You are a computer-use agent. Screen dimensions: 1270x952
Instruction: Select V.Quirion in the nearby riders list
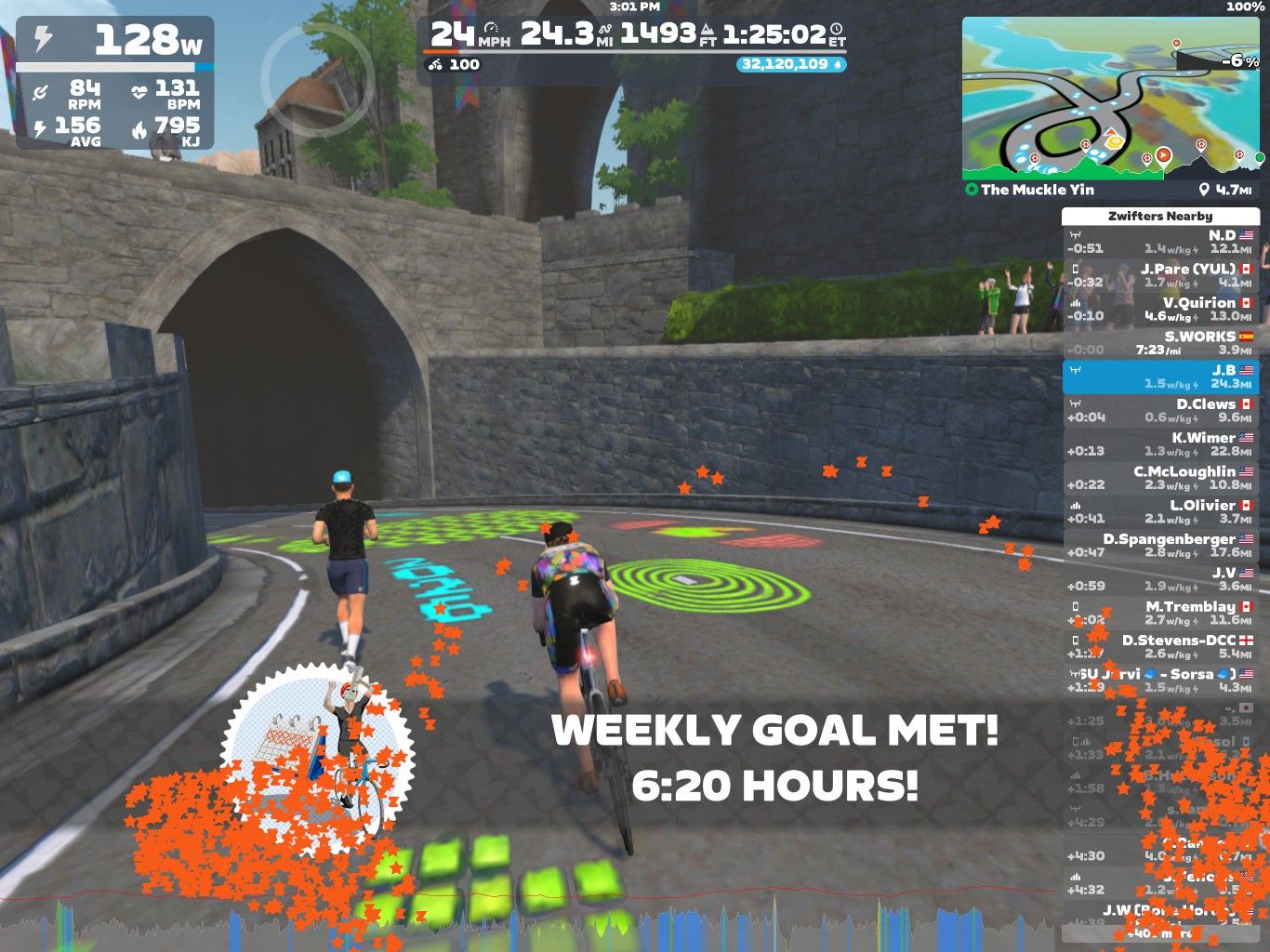pyautogui.click(x=1160, y=309)
